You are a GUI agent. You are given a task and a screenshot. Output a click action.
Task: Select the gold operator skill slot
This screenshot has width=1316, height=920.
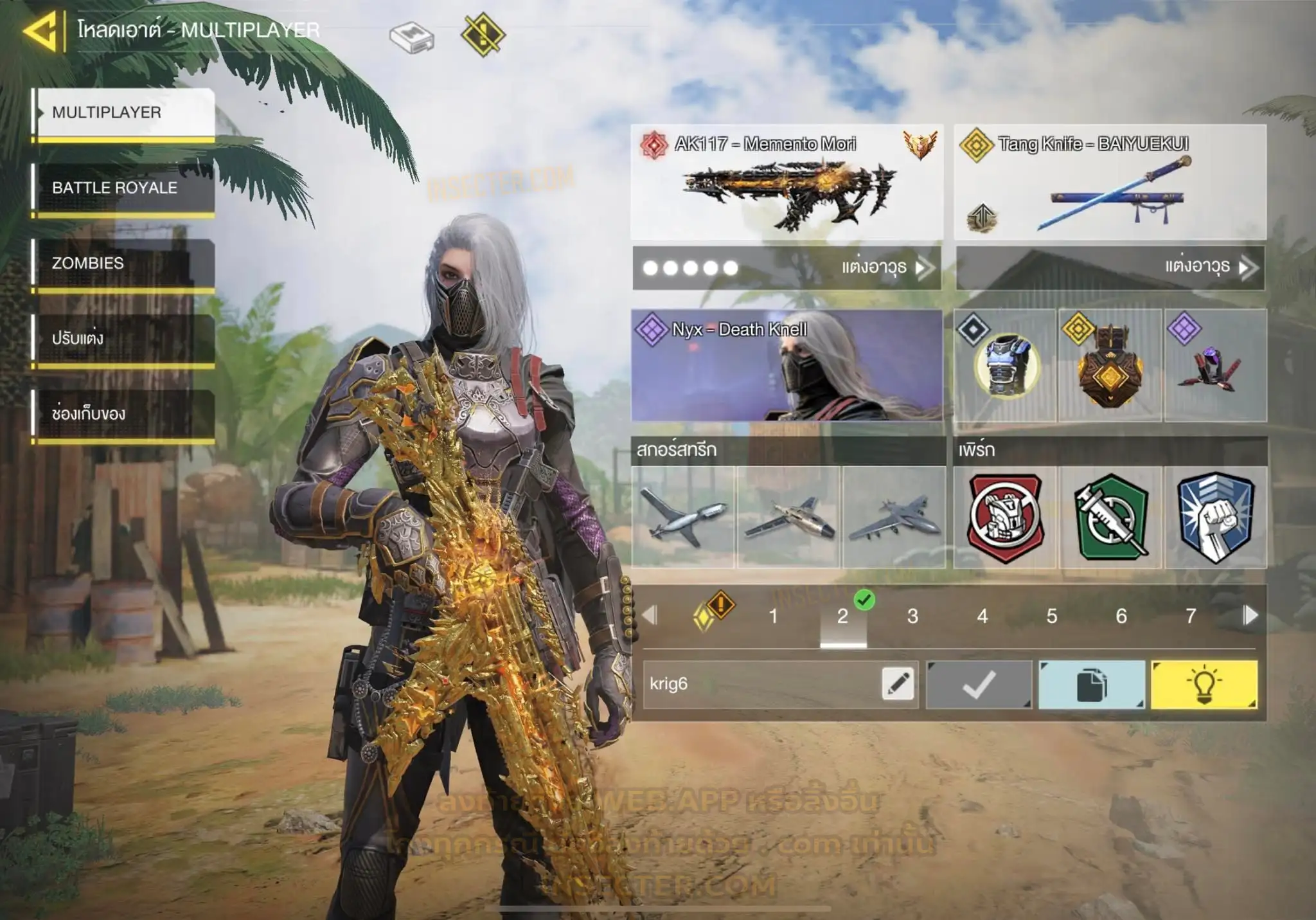point(1110,365)
